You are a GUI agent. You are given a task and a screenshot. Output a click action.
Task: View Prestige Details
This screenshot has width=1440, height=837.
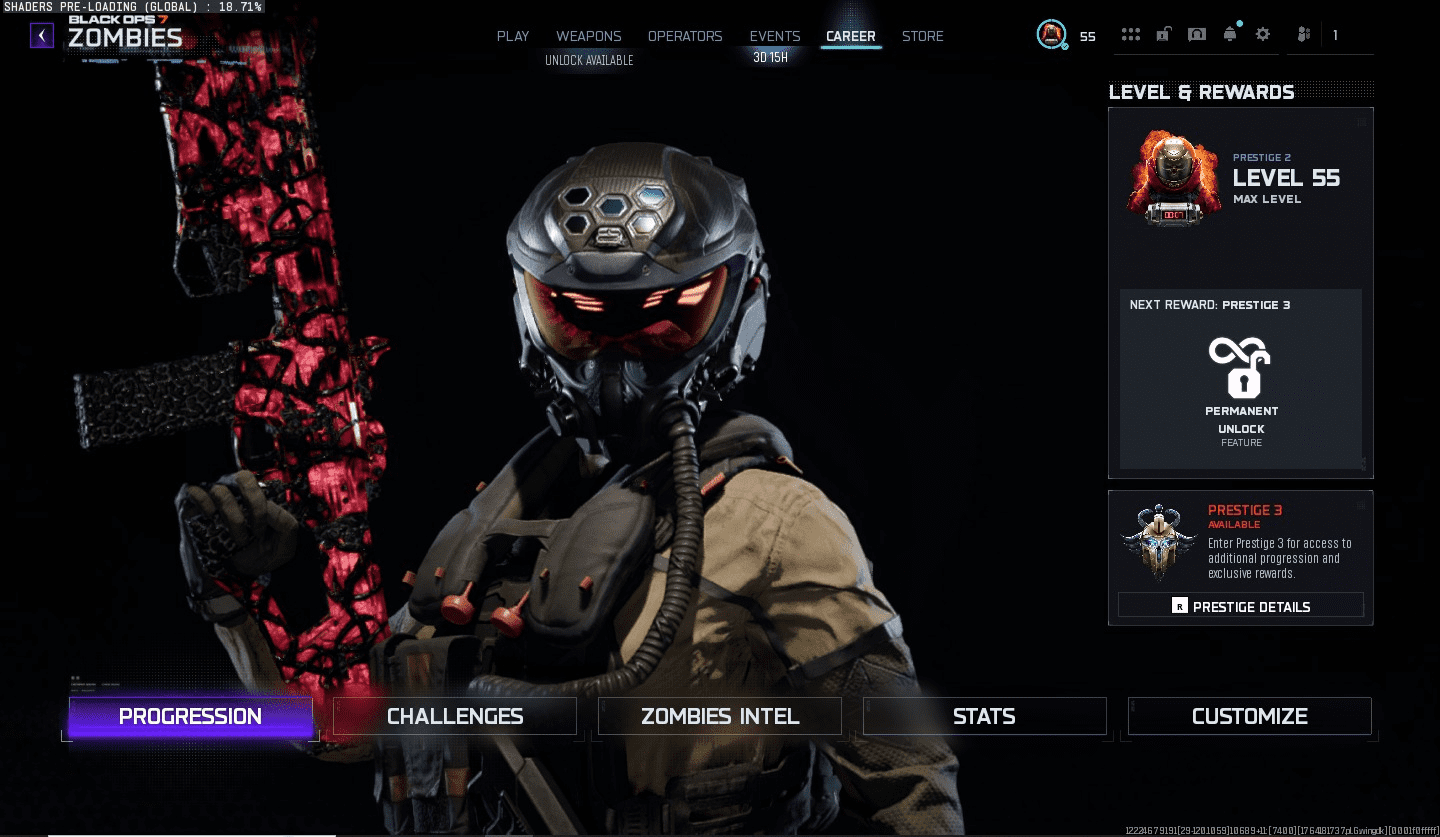[1240, 606]
